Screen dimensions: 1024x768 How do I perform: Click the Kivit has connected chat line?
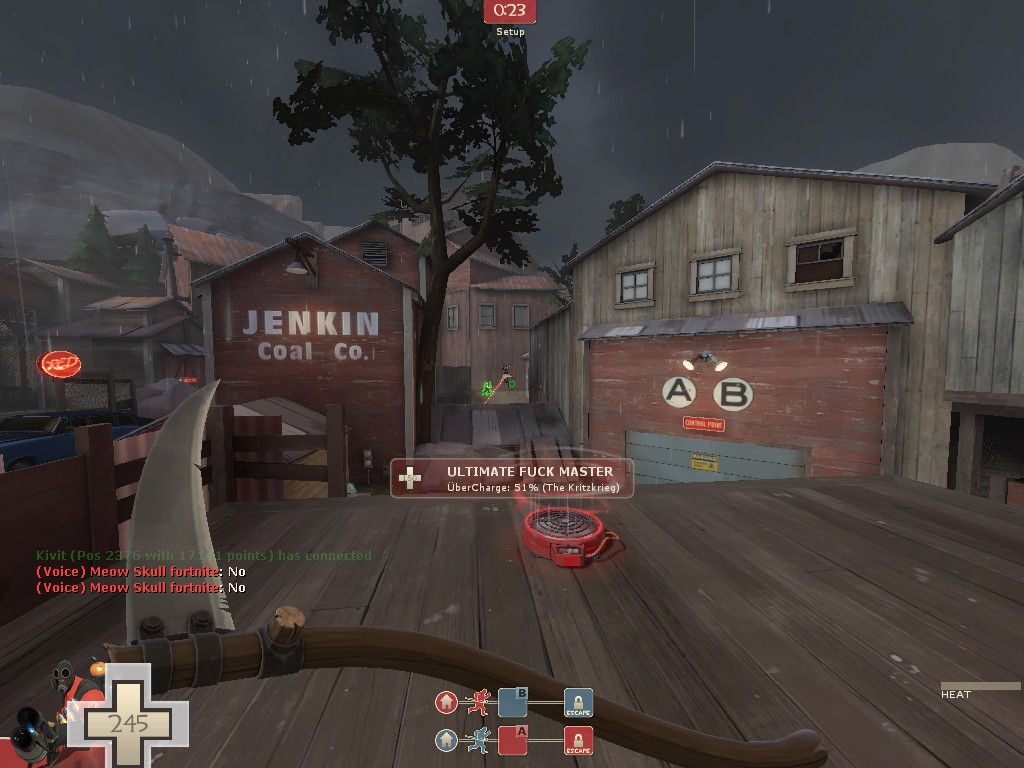[204, 555]
